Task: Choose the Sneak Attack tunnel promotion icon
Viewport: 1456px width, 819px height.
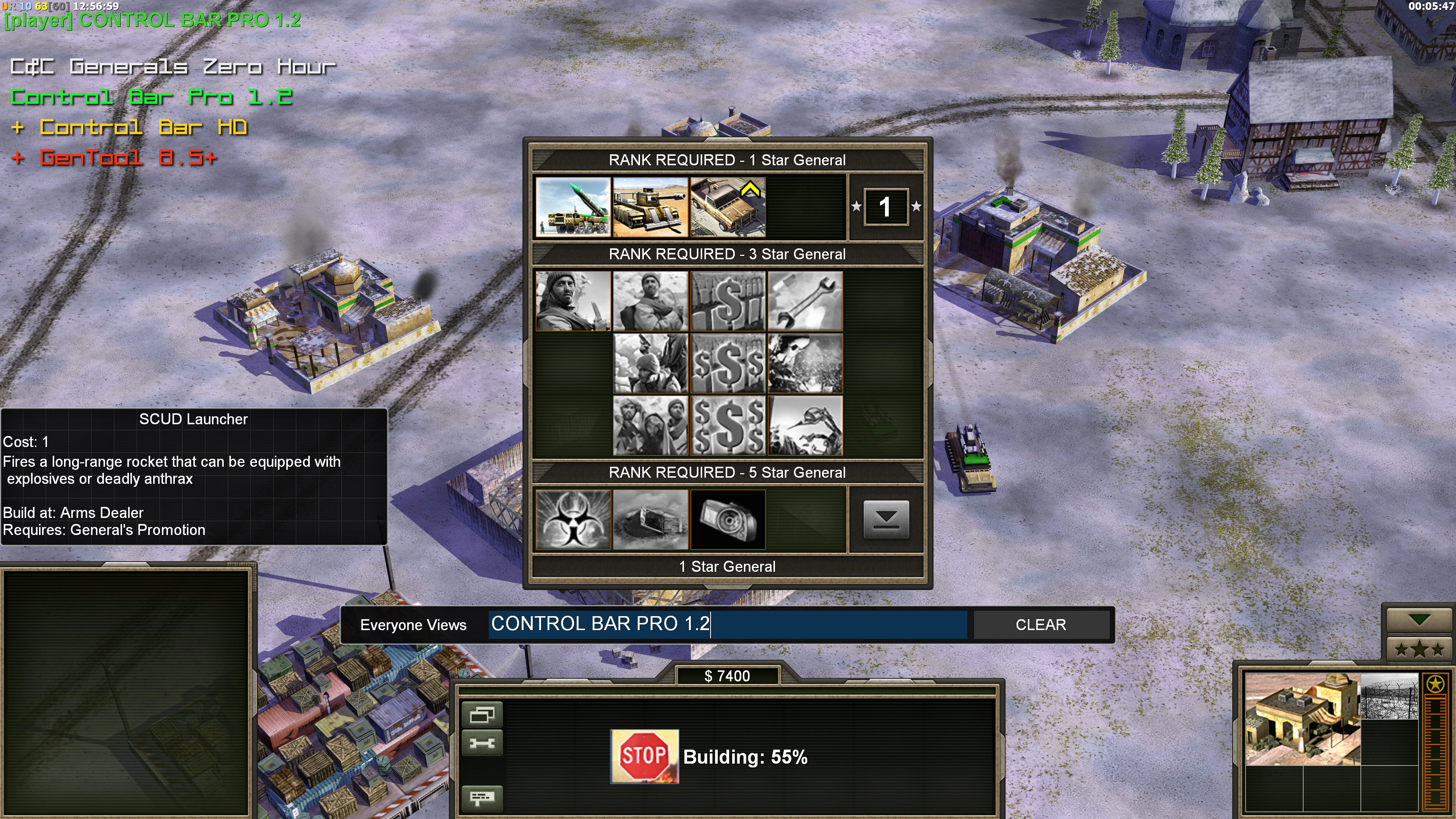Action: click(650, 519)
